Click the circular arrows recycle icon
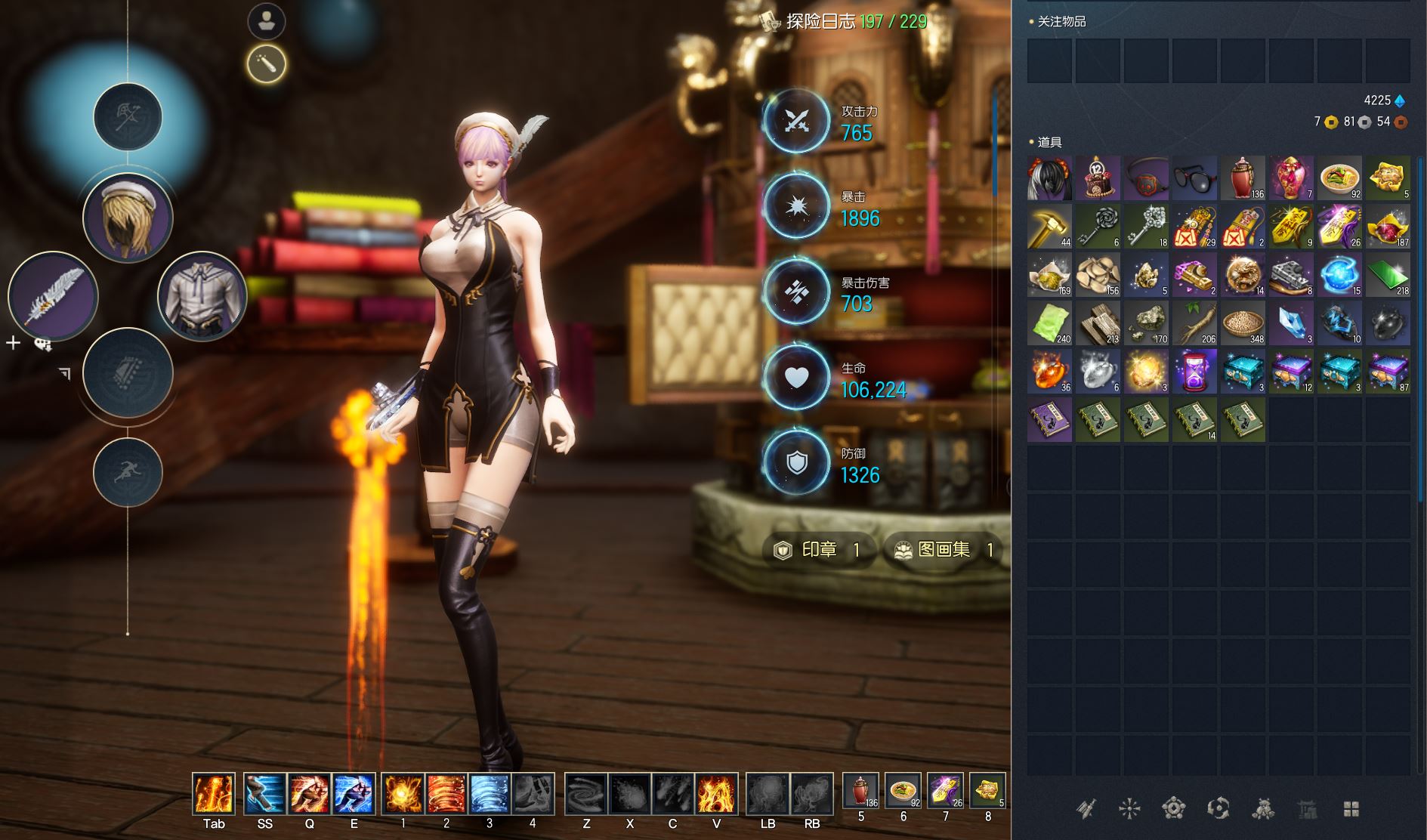1427x840 pixels. pos(1218,810)
